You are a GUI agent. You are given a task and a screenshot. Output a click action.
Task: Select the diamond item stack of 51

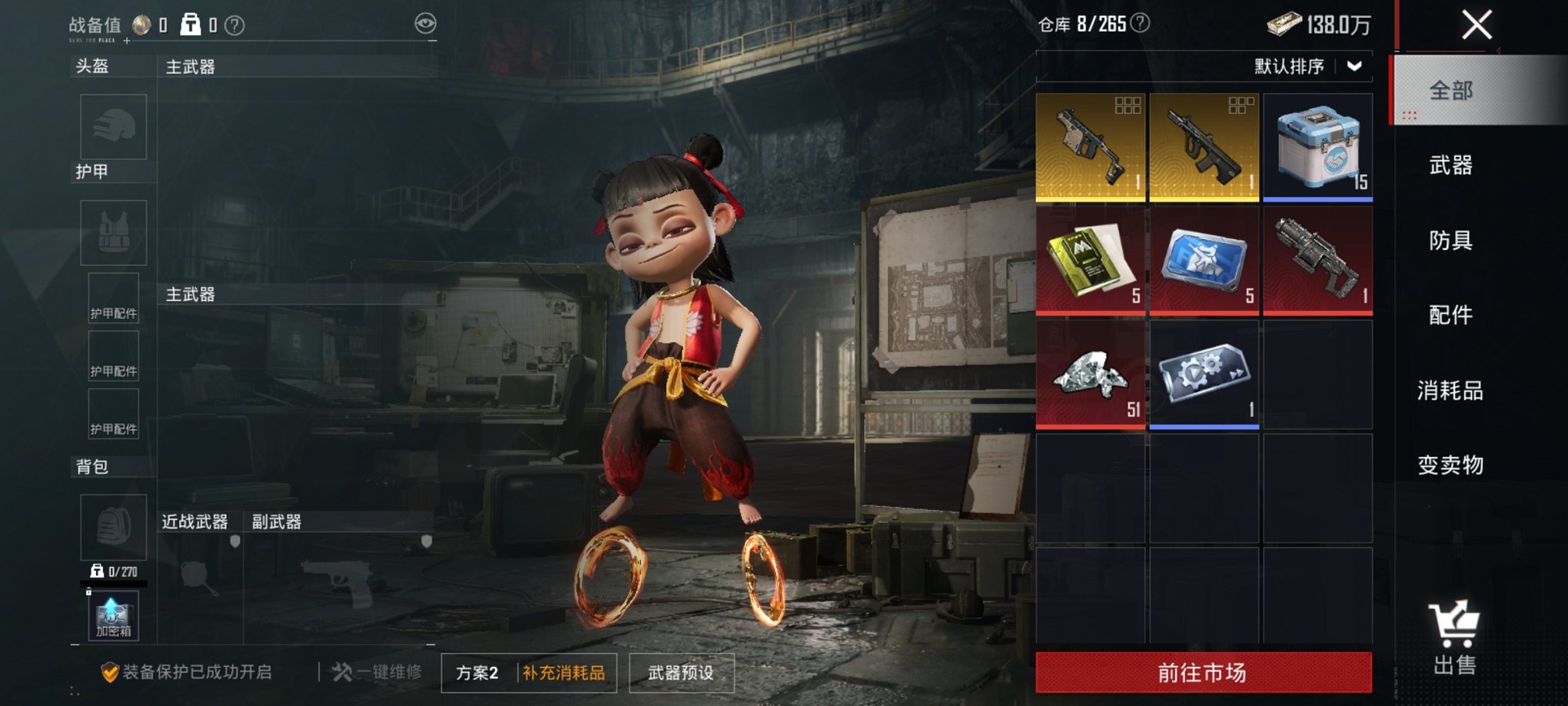(x=1090, y=375)
